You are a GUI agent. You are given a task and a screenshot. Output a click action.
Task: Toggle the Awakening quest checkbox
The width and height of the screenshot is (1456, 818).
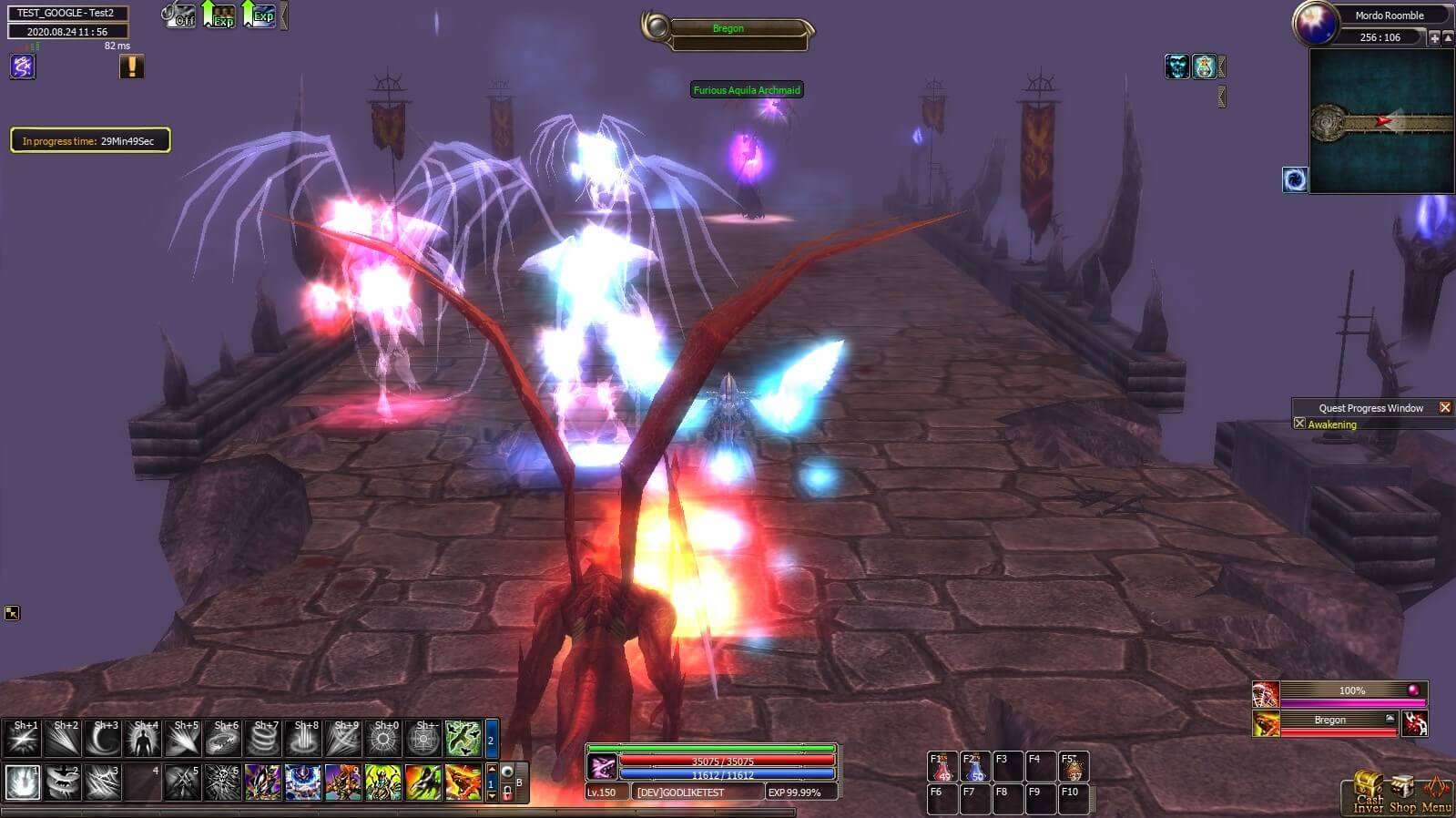pyautogui.click(x=1299, y=424)
